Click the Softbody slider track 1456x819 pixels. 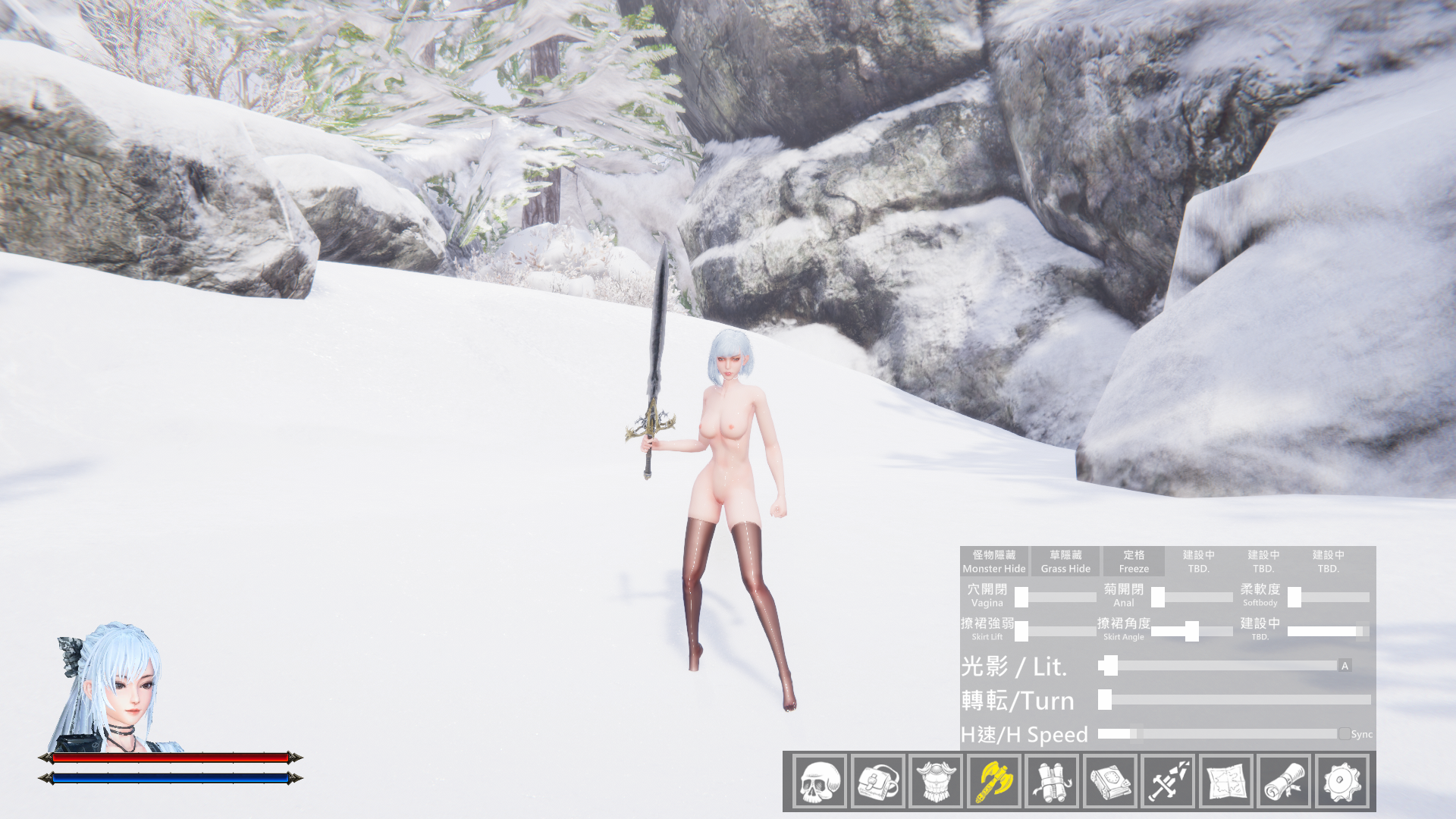[1332, 598]
